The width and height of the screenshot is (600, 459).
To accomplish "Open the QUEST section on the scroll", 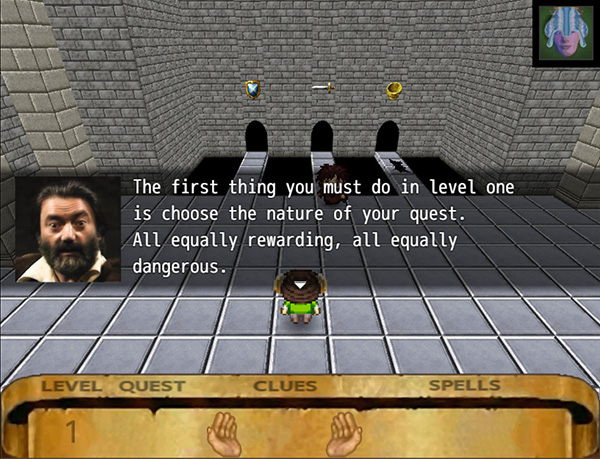I will coord(152,386).
